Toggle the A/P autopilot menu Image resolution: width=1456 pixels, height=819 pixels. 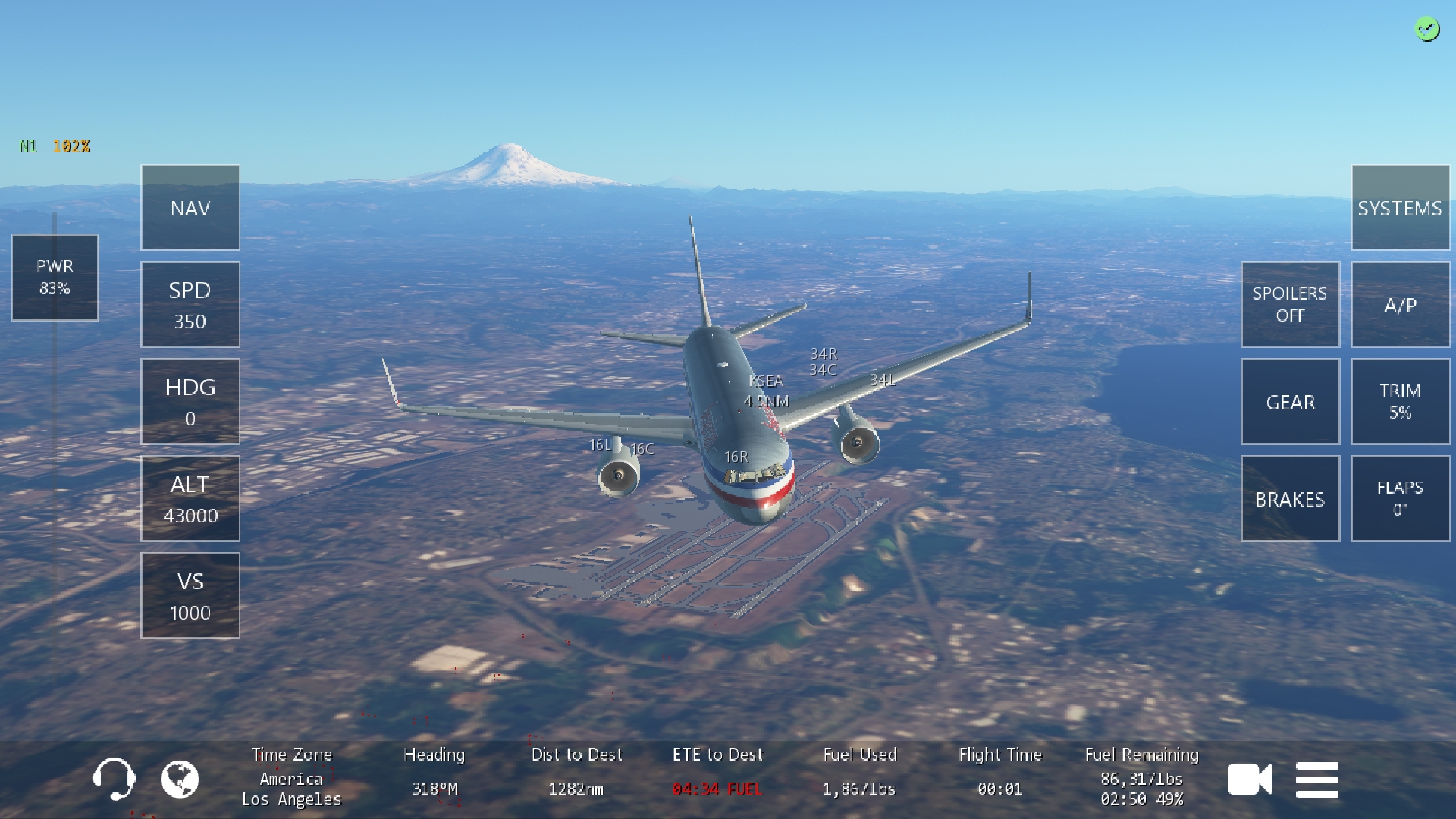(x=1400, y=305)
